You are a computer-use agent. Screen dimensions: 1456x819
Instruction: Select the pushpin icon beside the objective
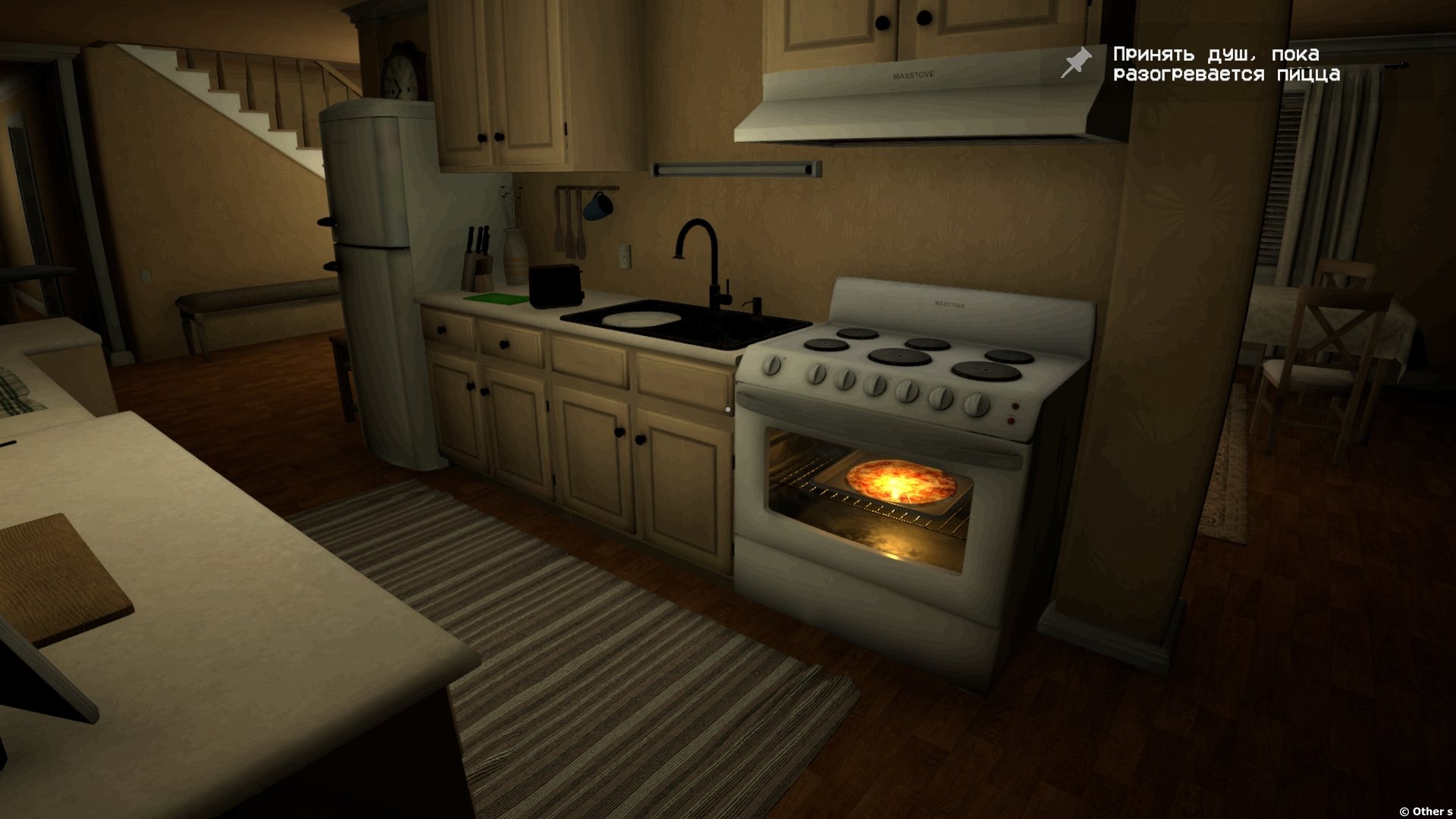[1076, 62]
